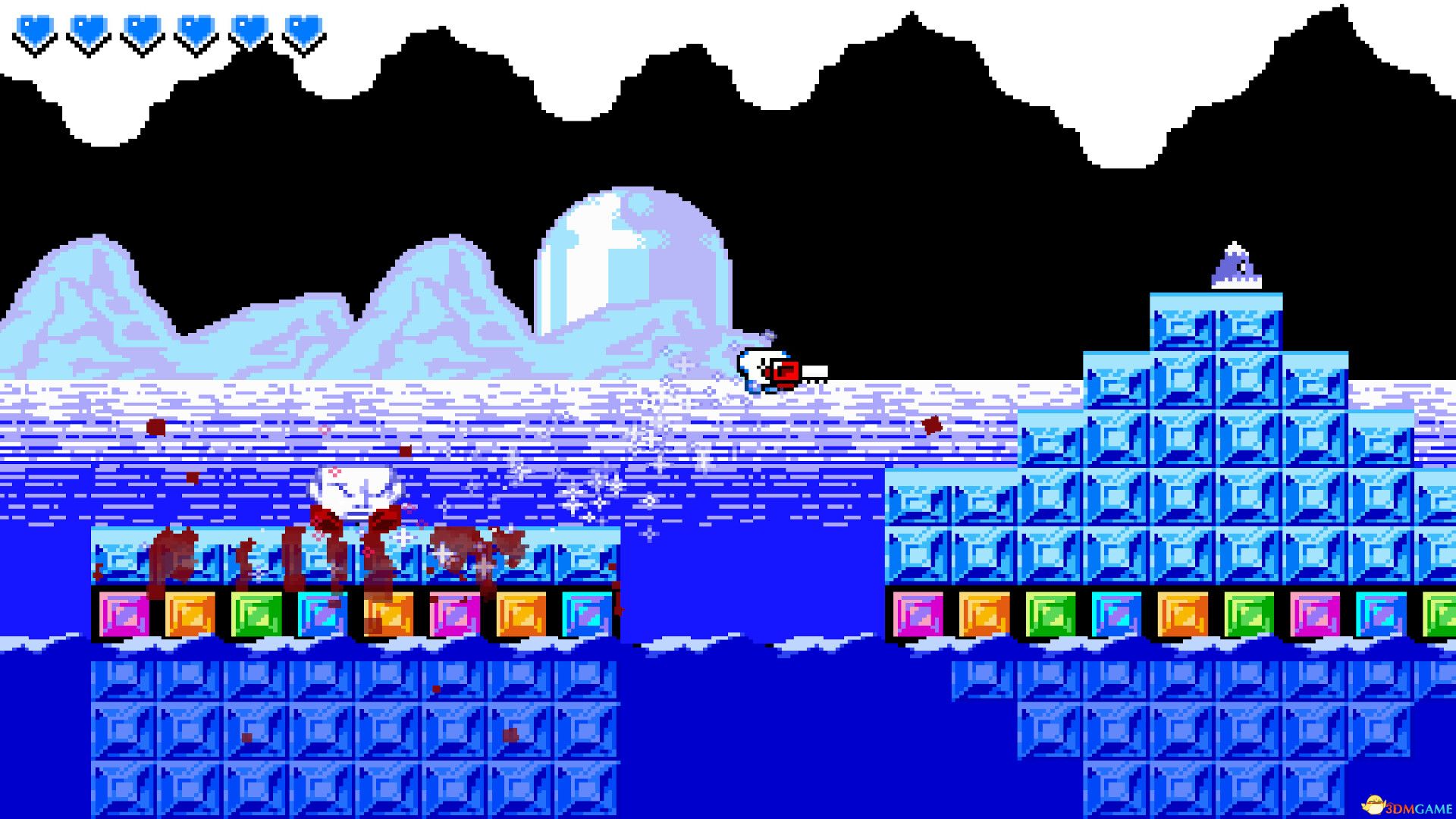1456x819 pixels.
Task: Select the last heart in the health bar
Action: click(303, 30)
